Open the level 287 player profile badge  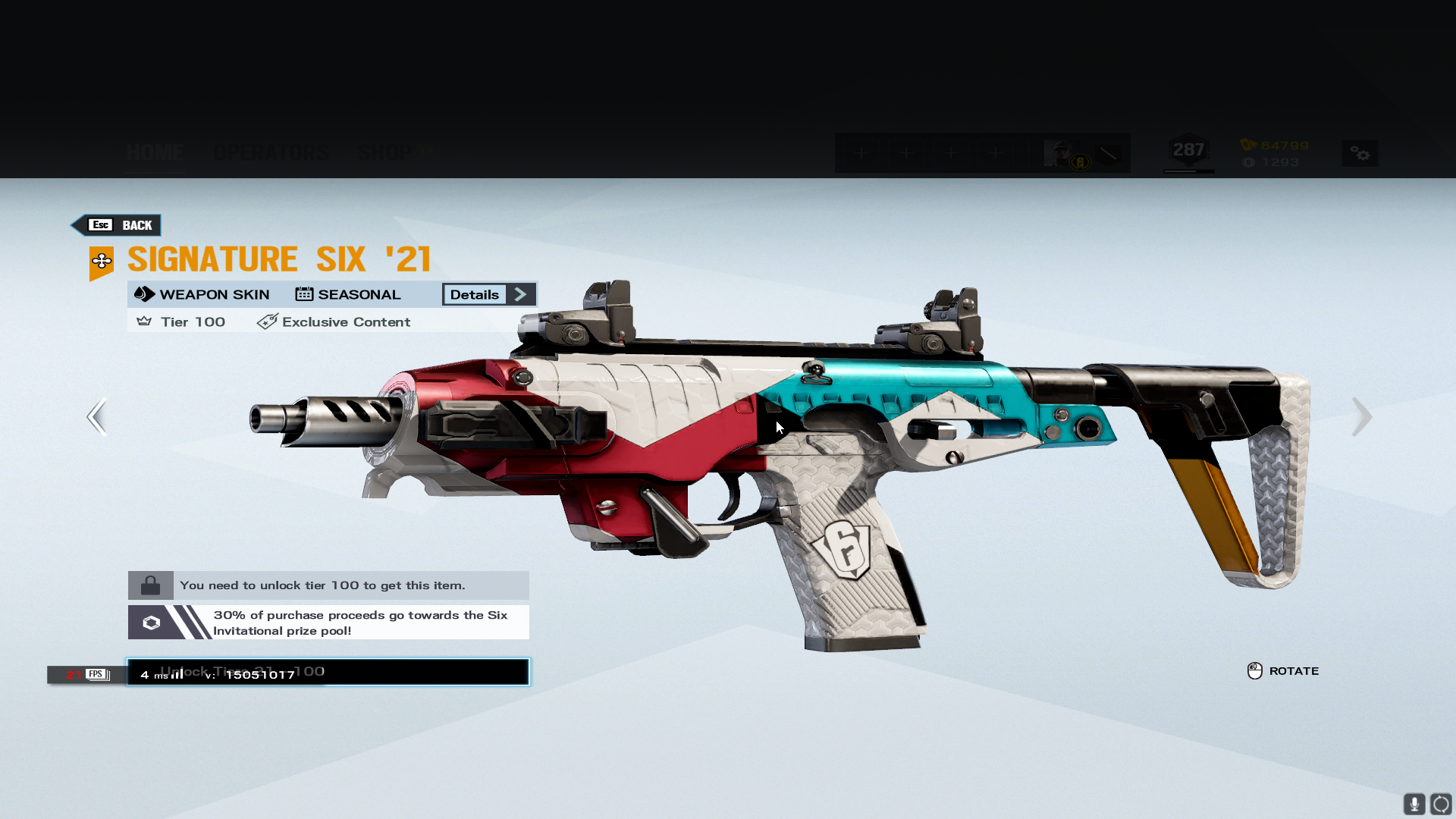tap(1188, 151)
